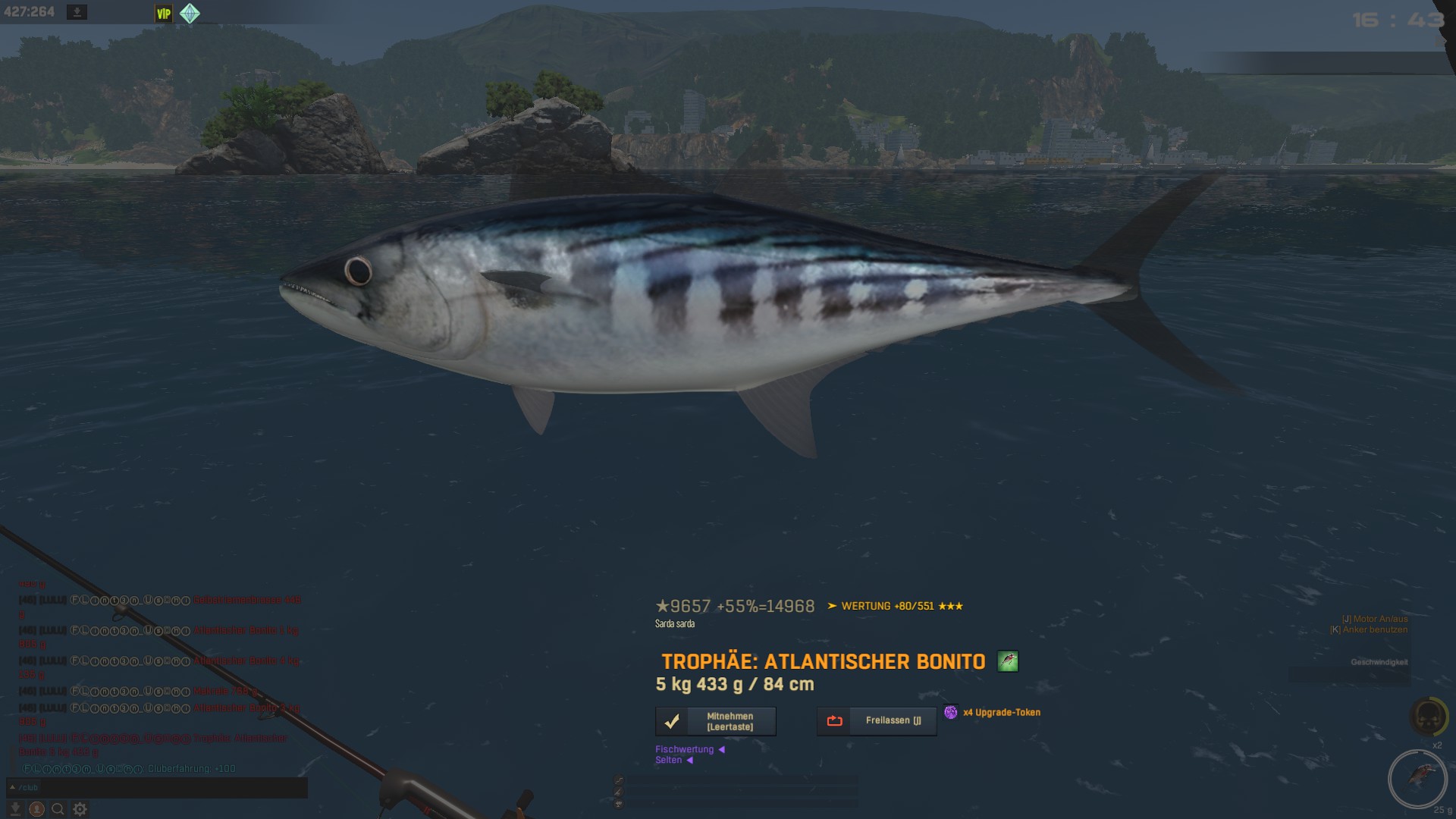The image size is (1456, 819).
Task: Open the chat search magnifier
Action: point(58,809)
